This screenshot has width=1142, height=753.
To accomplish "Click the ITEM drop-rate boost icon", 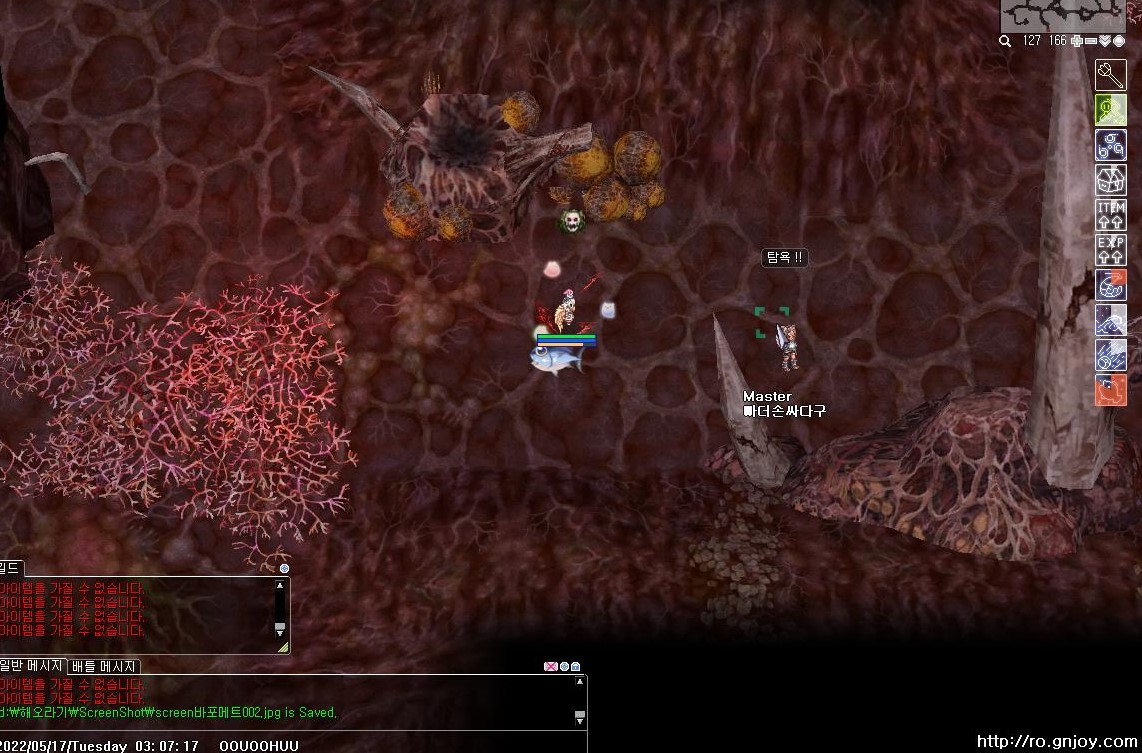I will pyautogui.click(x=1111, y=215).
